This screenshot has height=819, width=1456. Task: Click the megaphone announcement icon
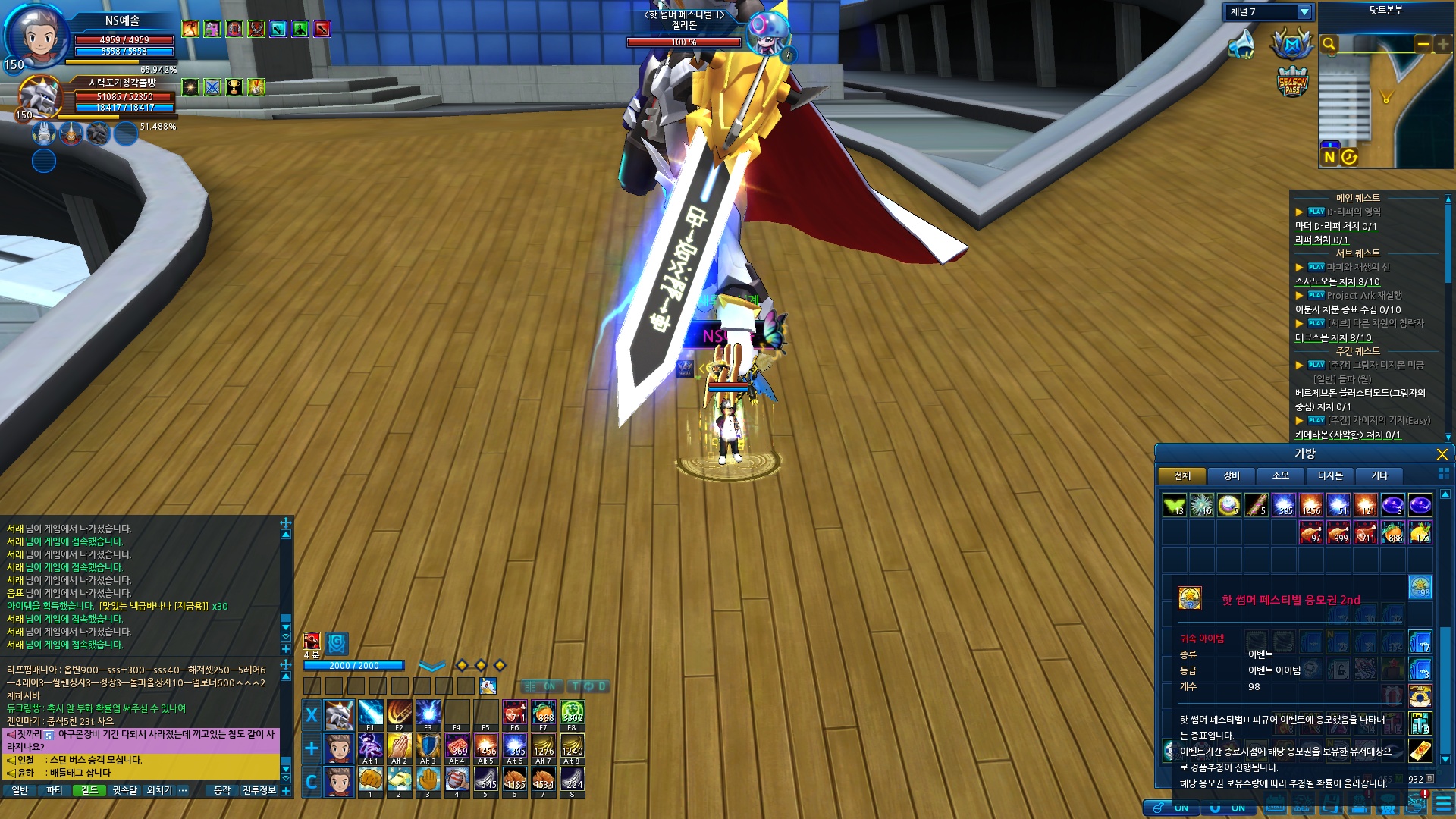[1241, 45]
